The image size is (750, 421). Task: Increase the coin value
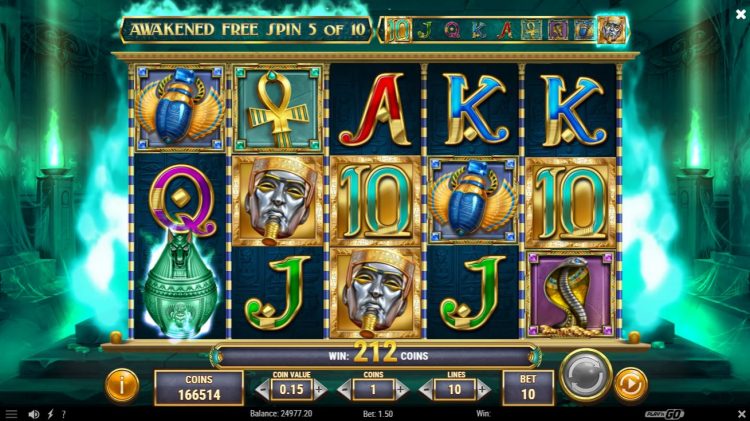pos(320,389)
